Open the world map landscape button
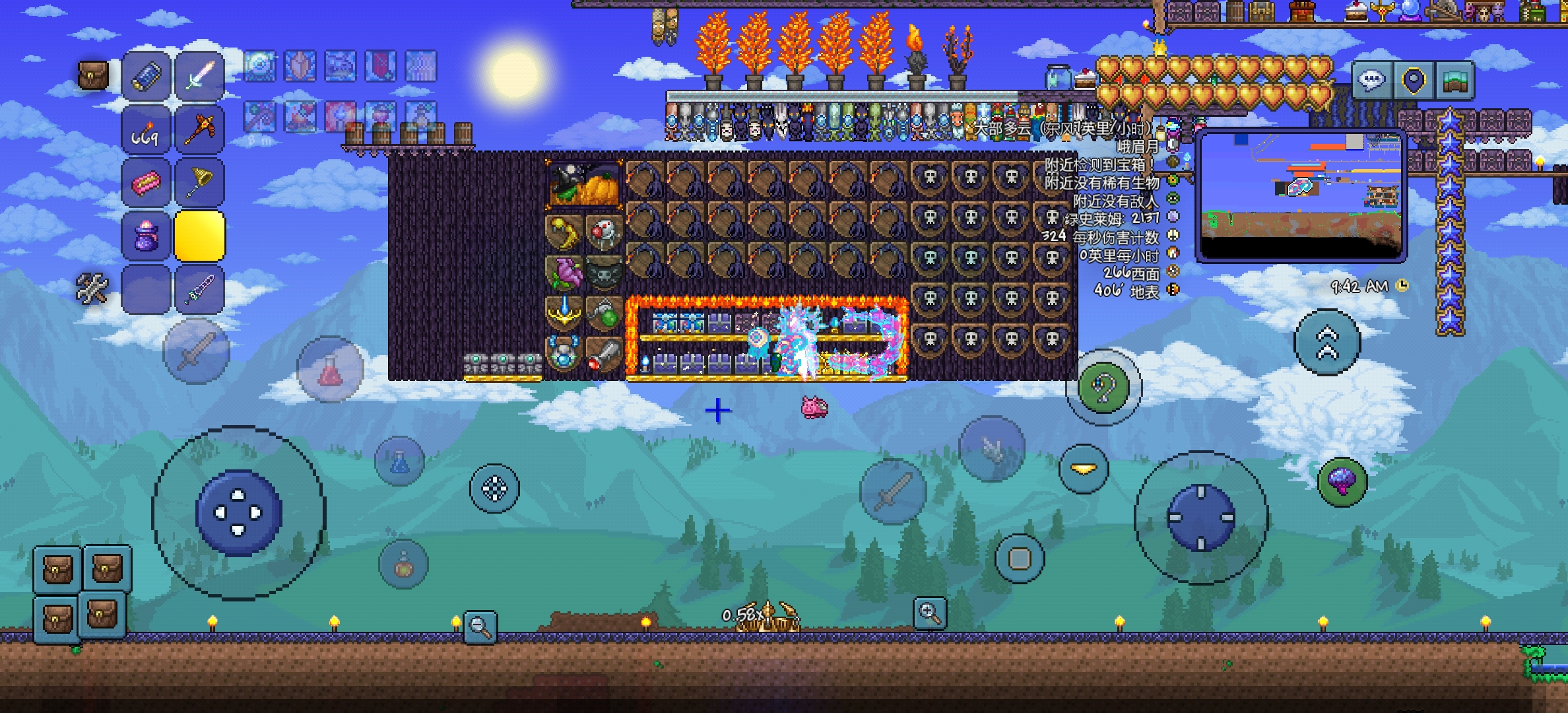This screenshot has height=713, width=1568. pyautogui.click(x=1454, y=81)
